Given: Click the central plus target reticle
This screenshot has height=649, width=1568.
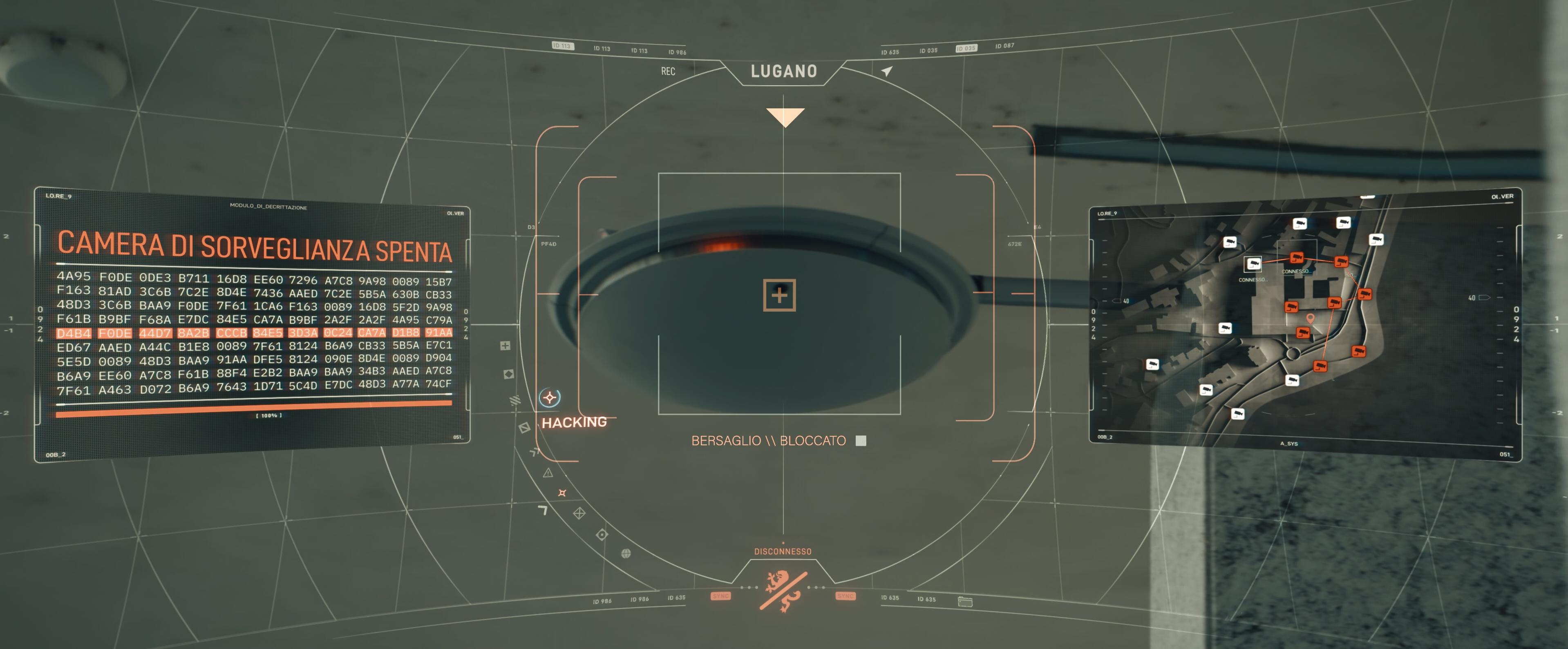Looking at the screenshot, I should pos(779,295).
